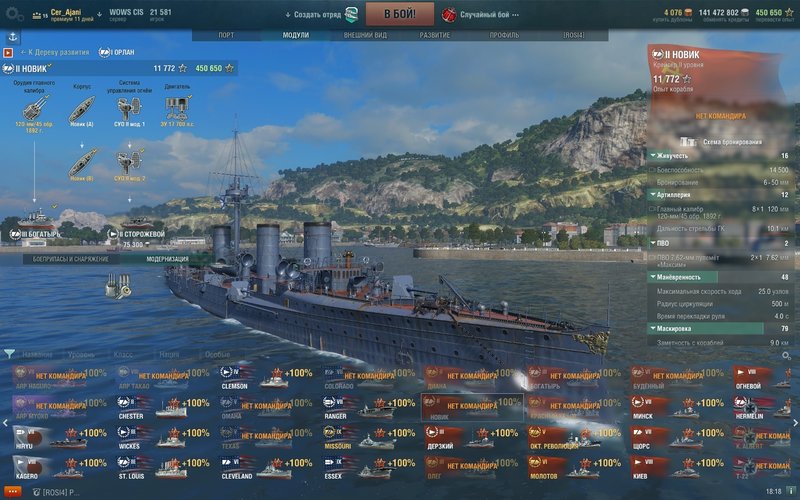Select the 120 mm main battery gun module

(x=33, y=110)
